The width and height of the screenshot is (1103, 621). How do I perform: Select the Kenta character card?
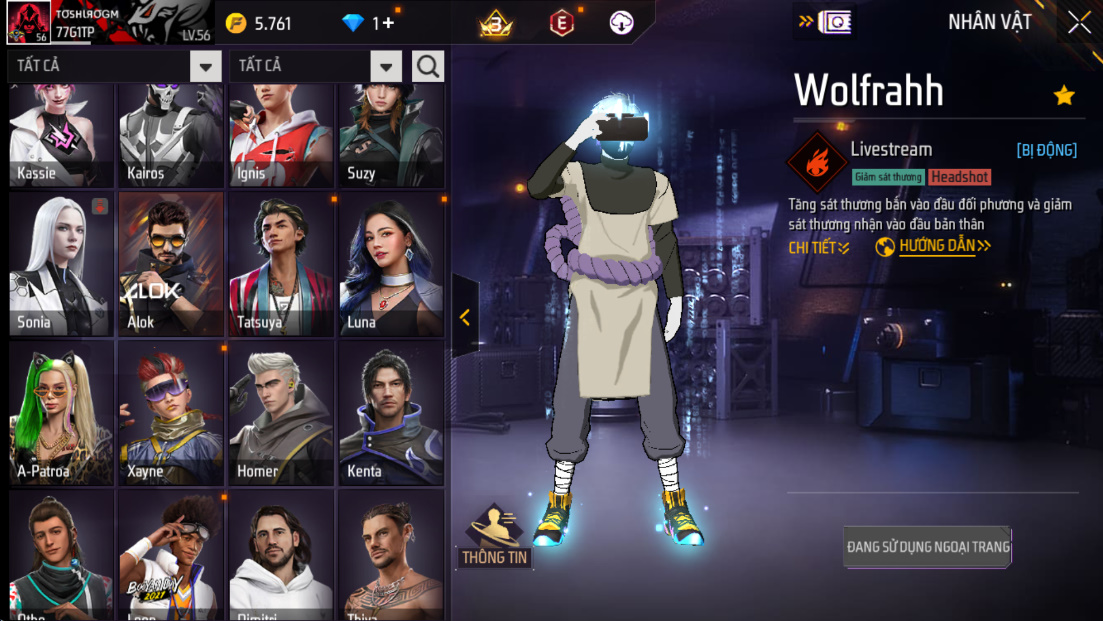coord(391,412)
